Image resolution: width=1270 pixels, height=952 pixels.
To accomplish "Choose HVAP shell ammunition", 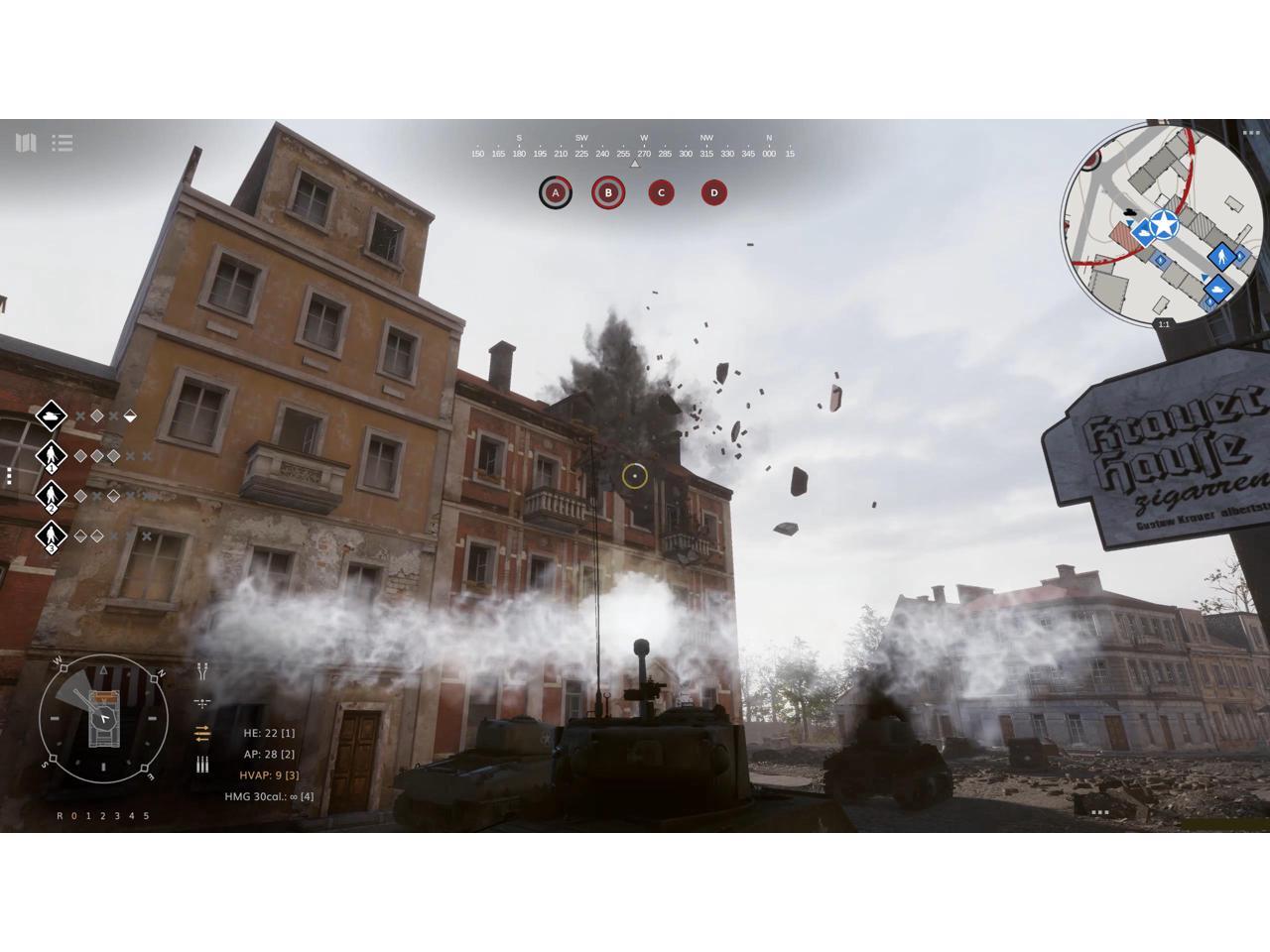I will point(268,774).
